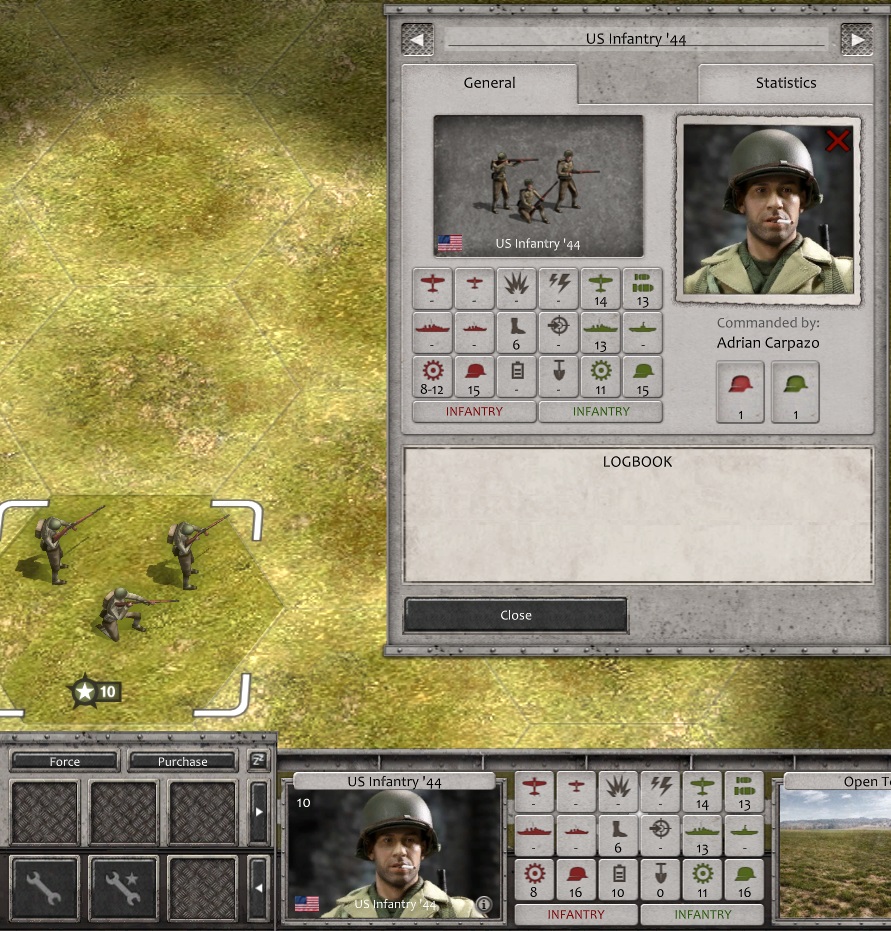Viewport: 891px width, 931px height.
Task: Click the sleep Zz button
Action: coord(258,761)
